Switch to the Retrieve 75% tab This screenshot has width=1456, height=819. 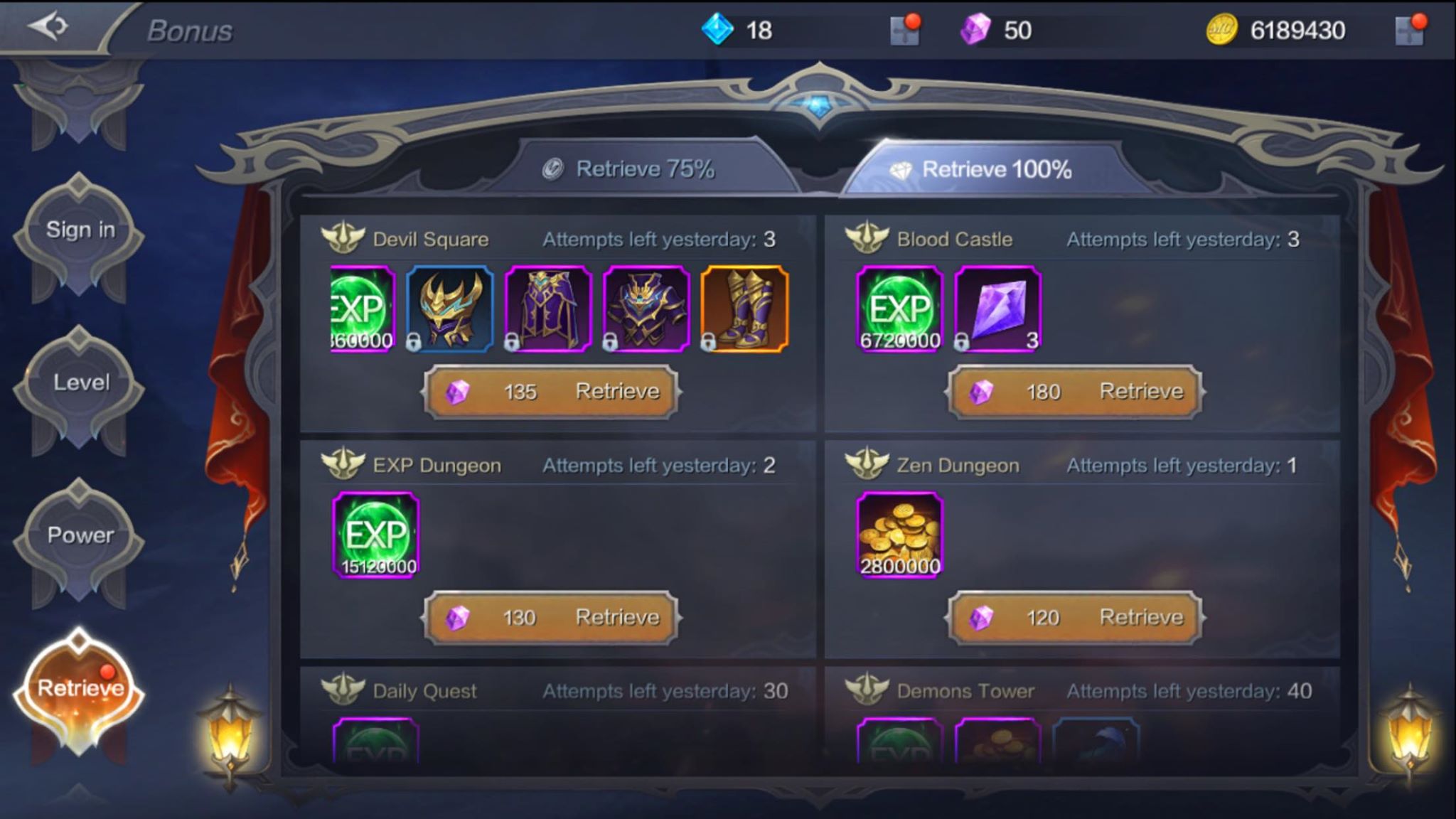[630, 169]
